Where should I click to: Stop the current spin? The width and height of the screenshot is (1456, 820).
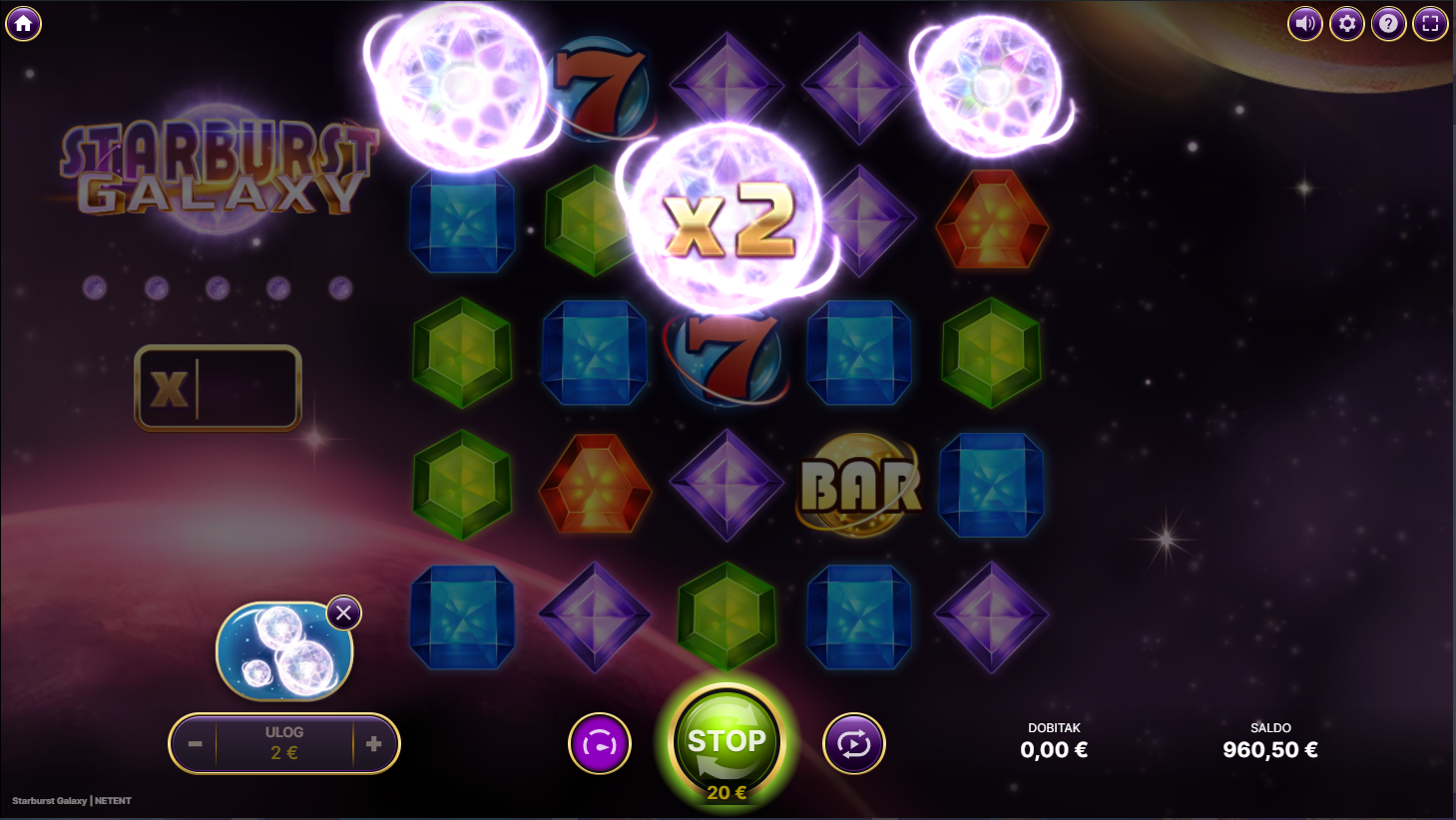click(727, 742)
